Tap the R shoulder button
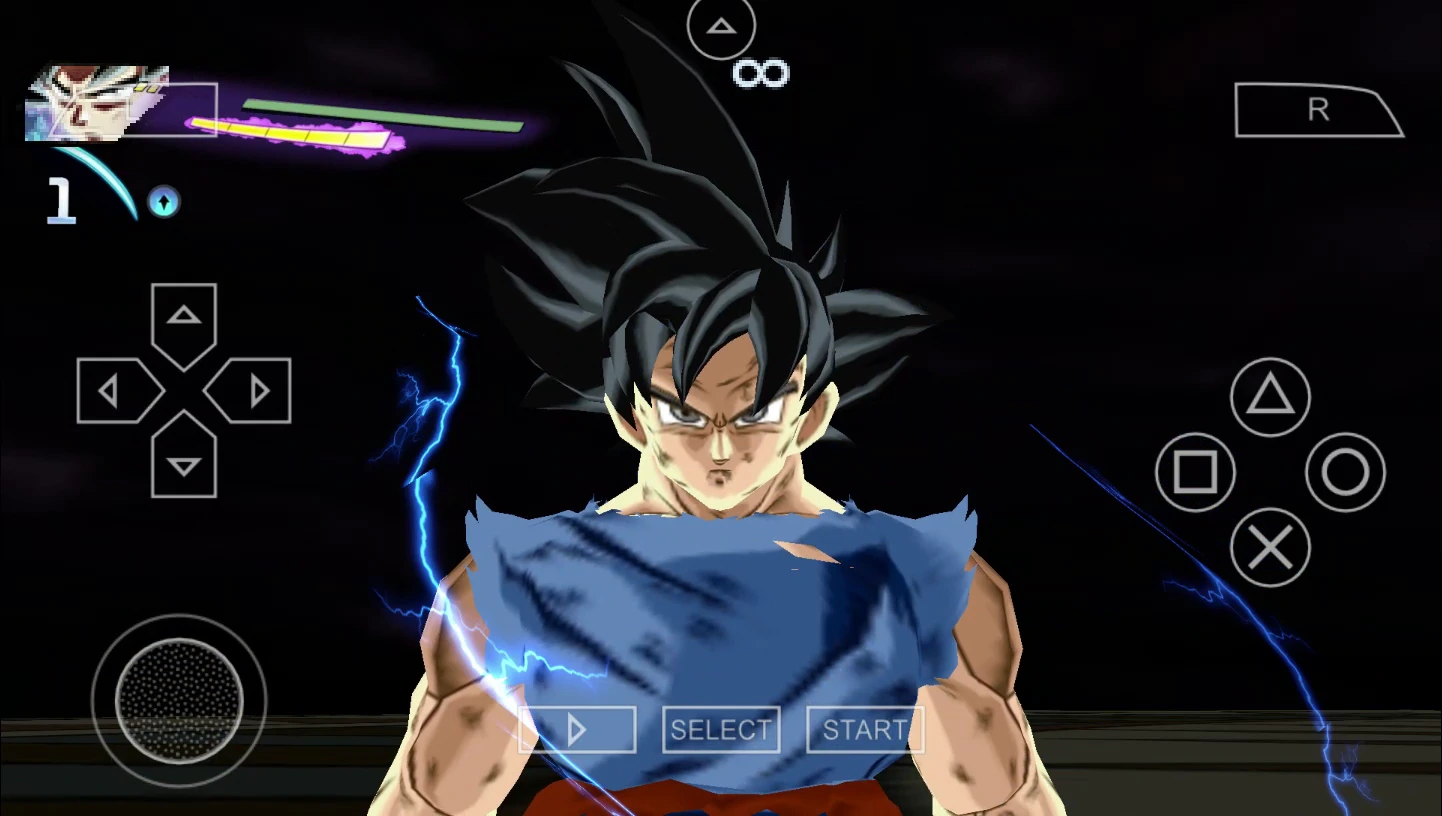 [1317, 110]
